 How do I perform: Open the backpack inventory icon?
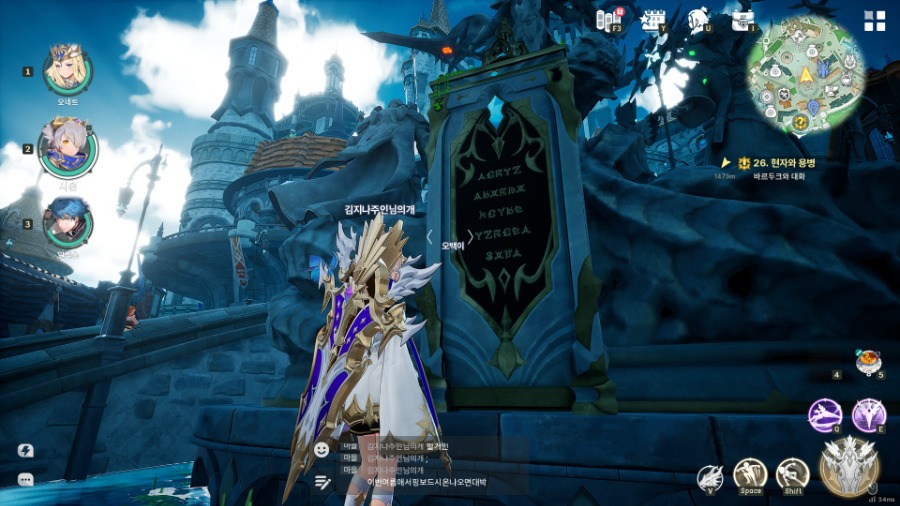pyautogui.click(x=743, y=19)
